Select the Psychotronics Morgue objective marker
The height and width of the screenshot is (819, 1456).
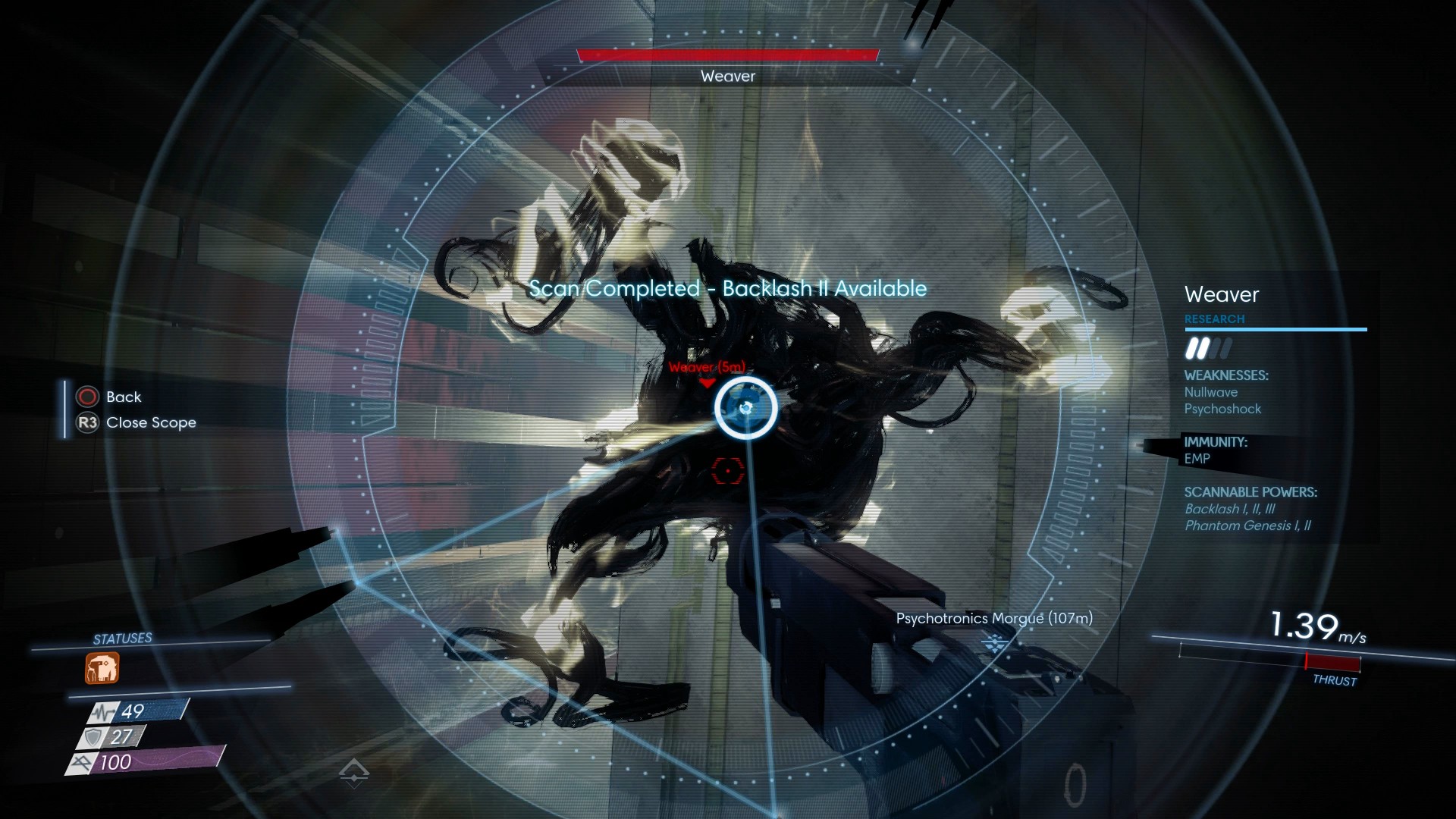coord(994,644)
